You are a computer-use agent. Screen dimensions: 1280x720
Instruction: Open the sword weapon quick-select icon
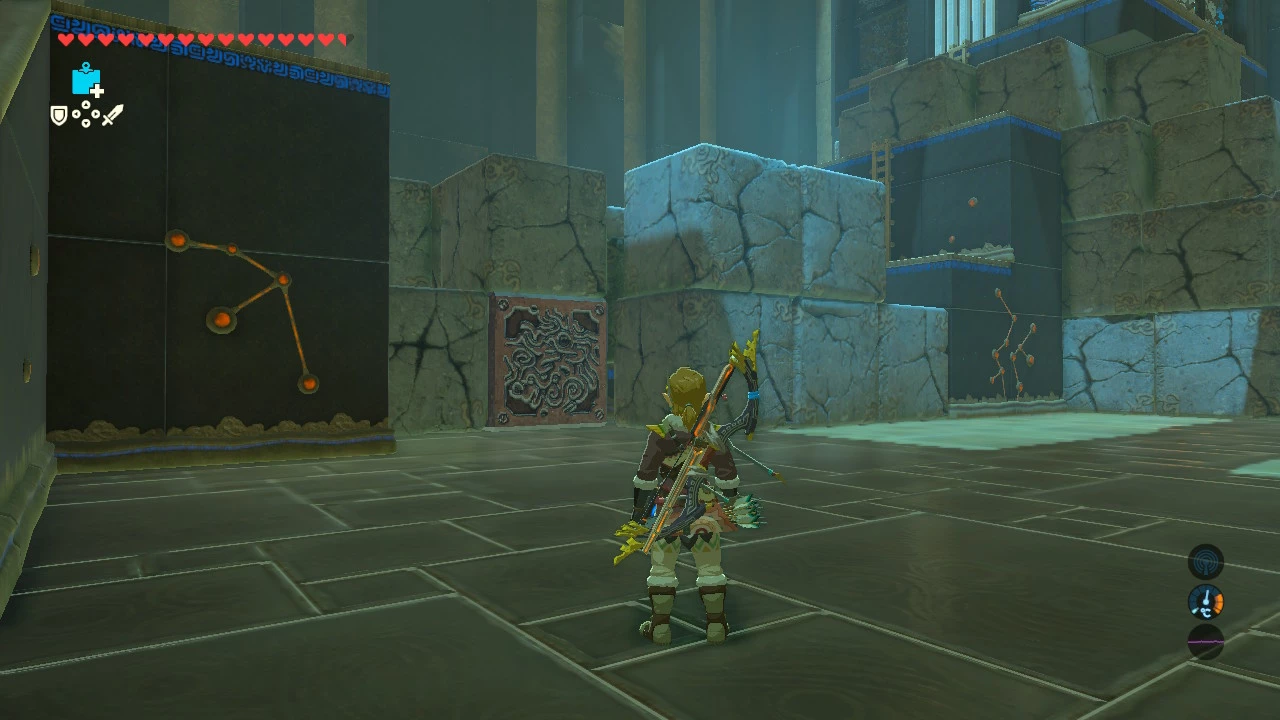click(112, 115)
